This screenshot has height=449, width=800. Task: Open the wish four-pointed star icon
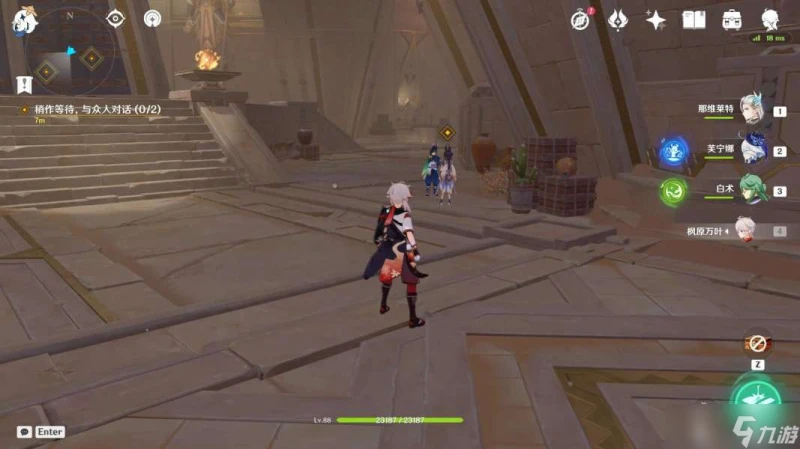(656, 19)
